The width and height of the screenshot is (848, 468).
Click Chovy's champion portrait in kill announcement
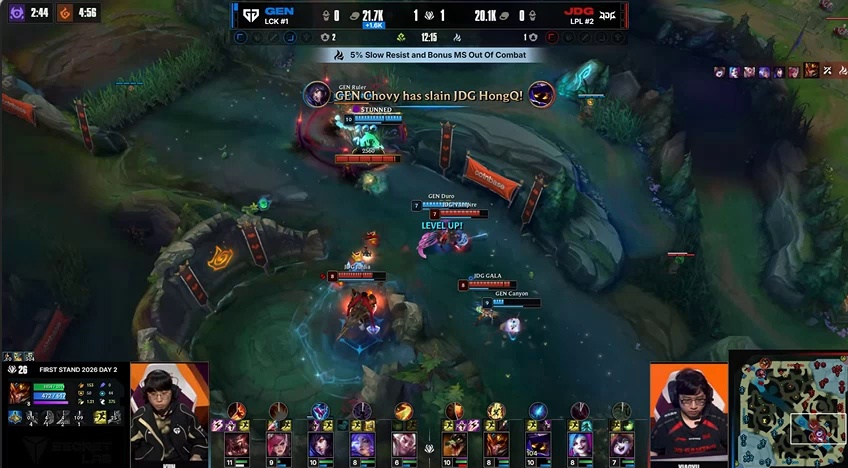pos(317,94)
